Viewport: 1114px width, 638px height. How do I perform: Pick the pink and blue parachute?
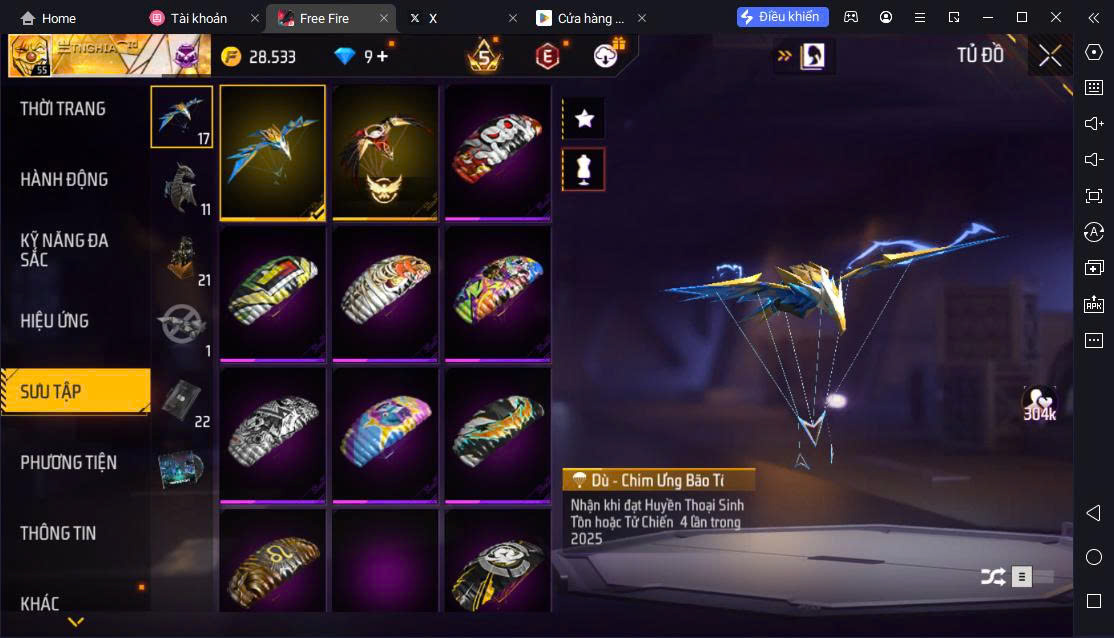pyautogui.click(x=385, y=435)
